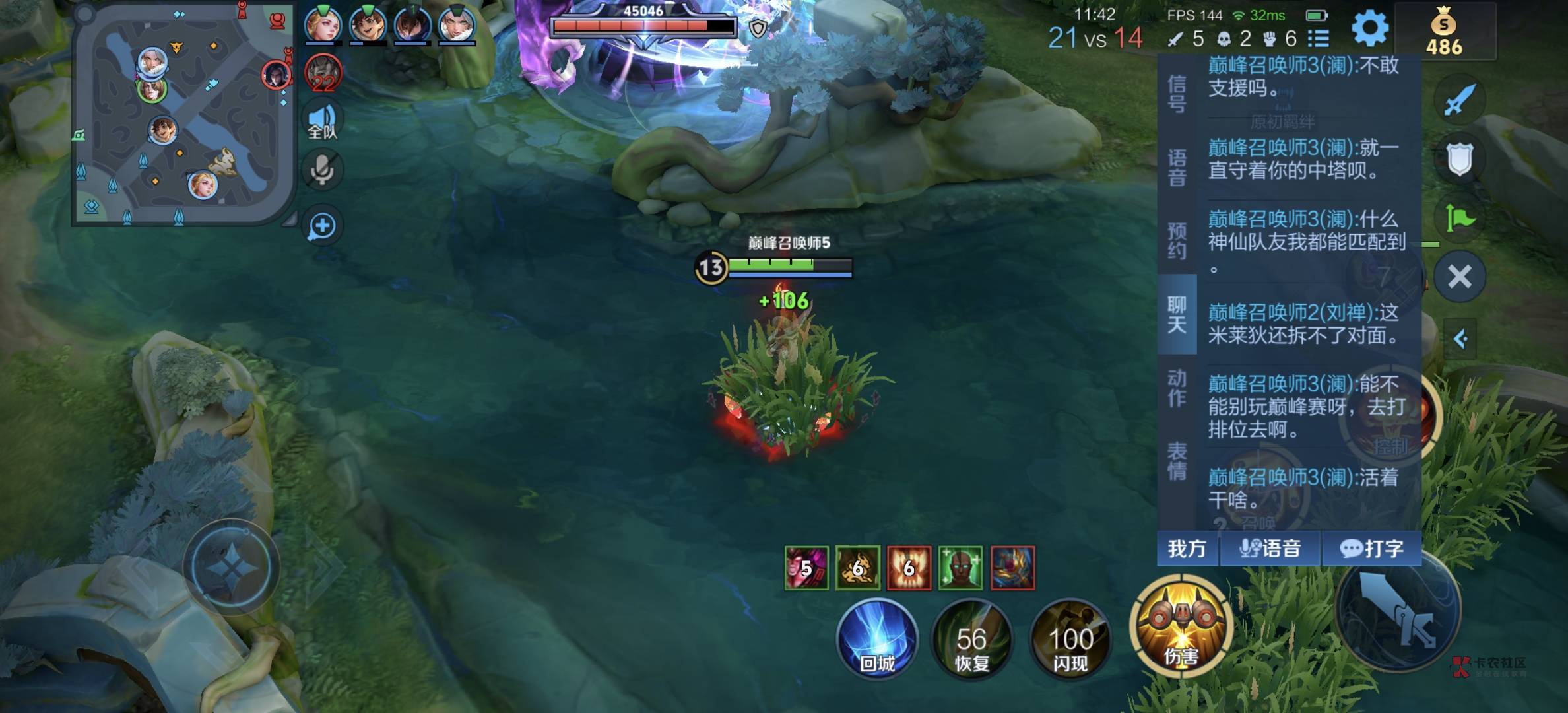Viewport: 1568px width, 713px height.
Task: Send the sword attack signal
Action: (1459, 100)
